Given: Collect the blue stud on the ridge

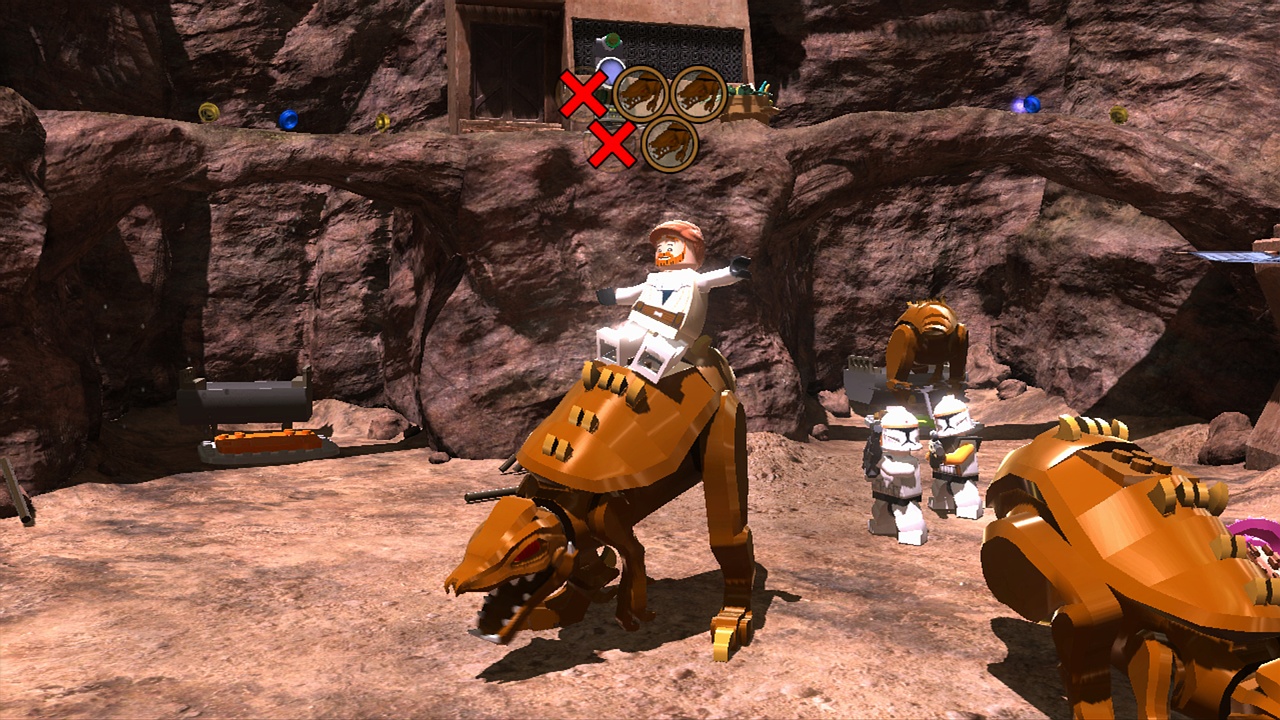Looking at the screenshot, I should [288, 119].
